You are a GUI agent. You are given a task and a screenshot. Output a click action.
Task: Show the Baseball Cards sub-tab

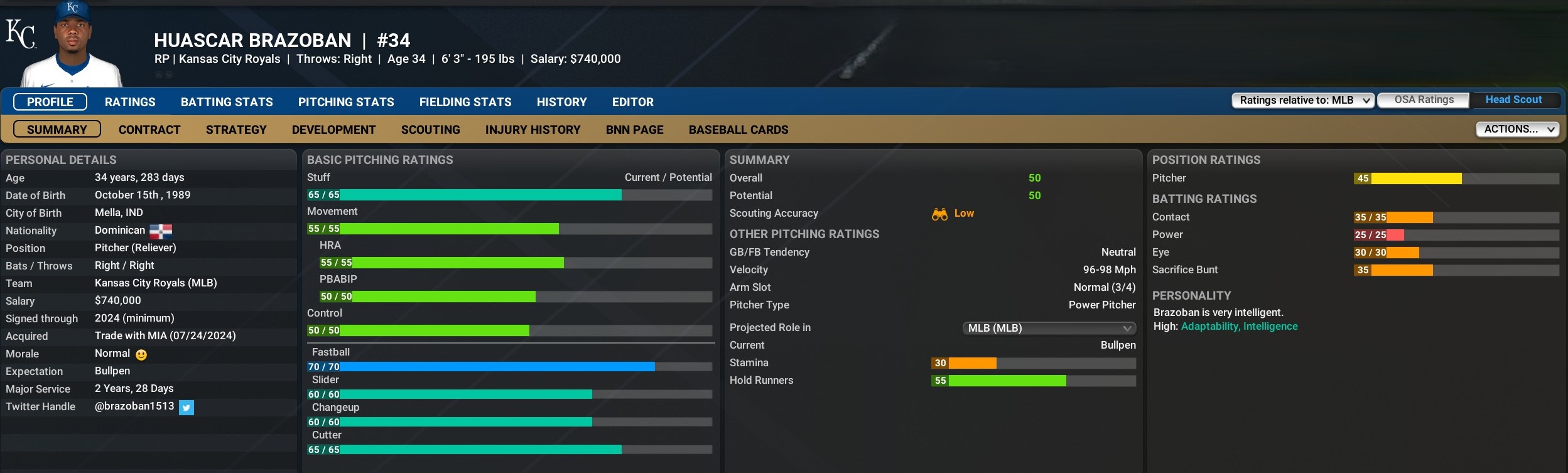(x=738, y=129)
